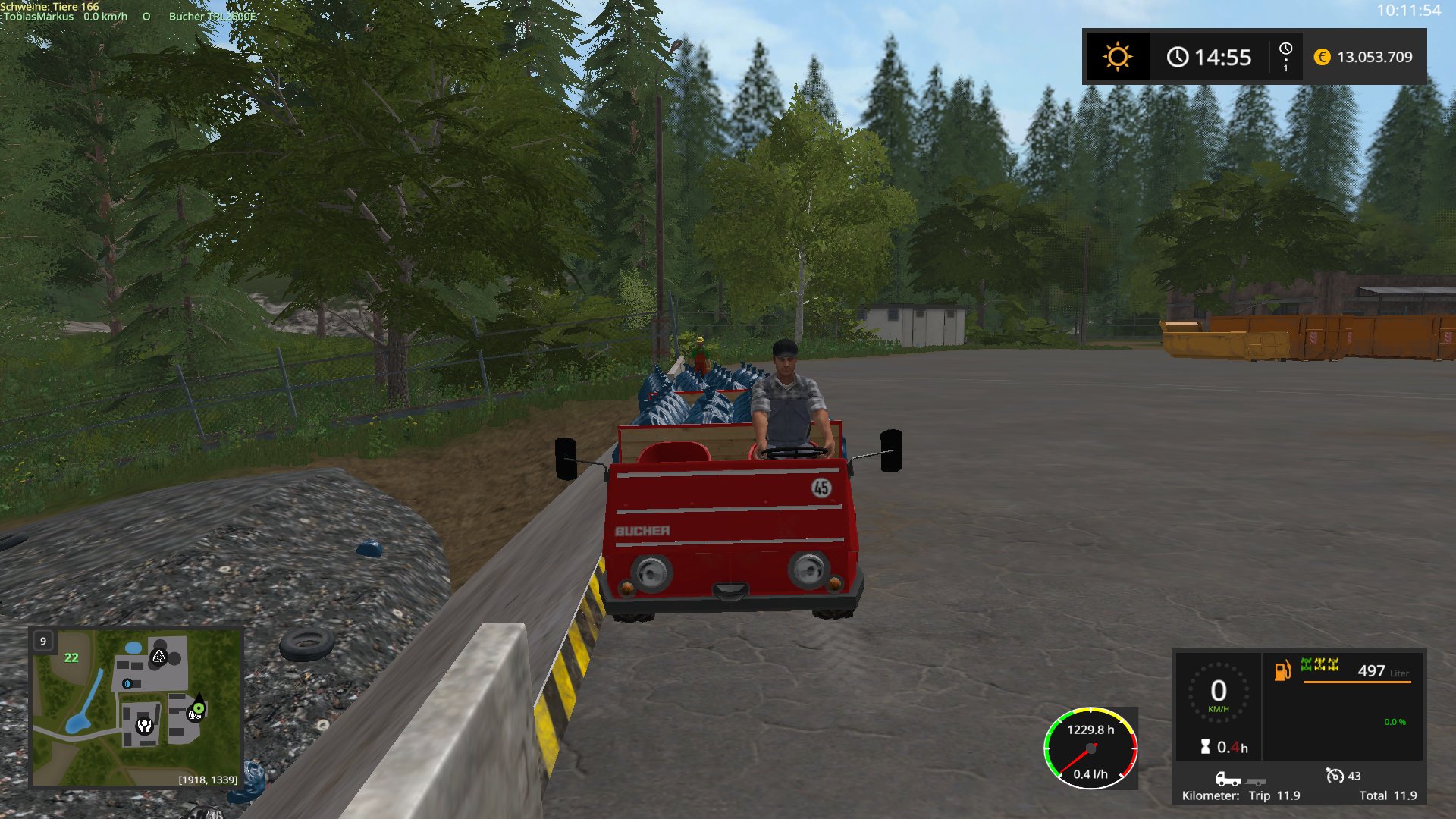Click the sunny weather icon
1456x819 pixels.
pyautogui.click(x=1117, y=57)
